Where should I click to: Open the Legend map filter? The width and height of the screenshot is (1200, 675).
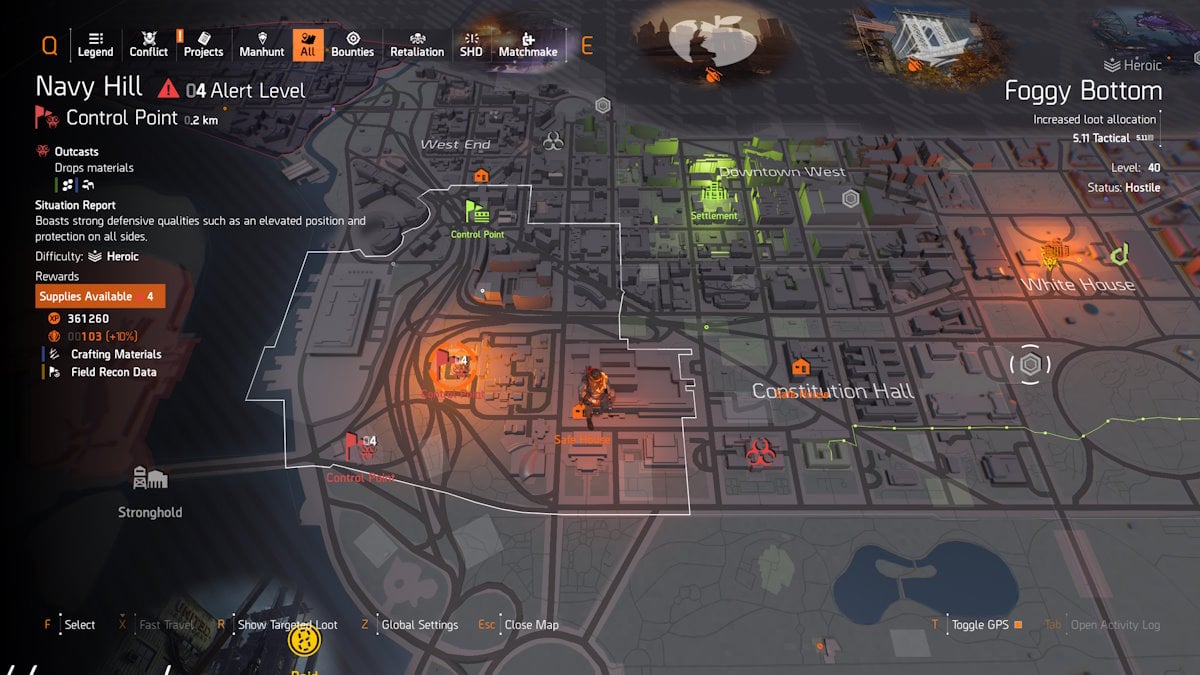coord(95,44)
